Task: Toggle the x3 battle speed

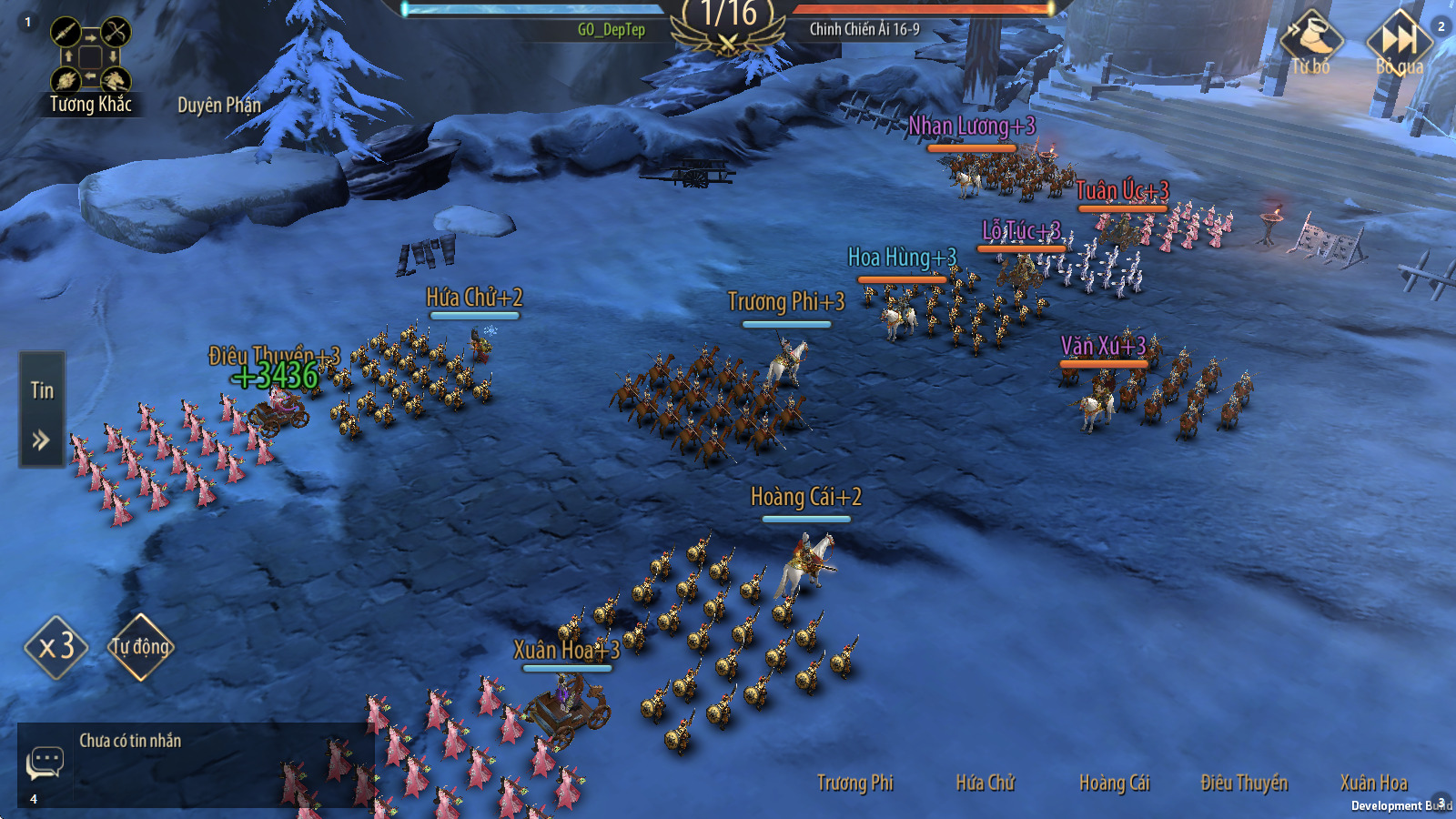Action: 56,647
